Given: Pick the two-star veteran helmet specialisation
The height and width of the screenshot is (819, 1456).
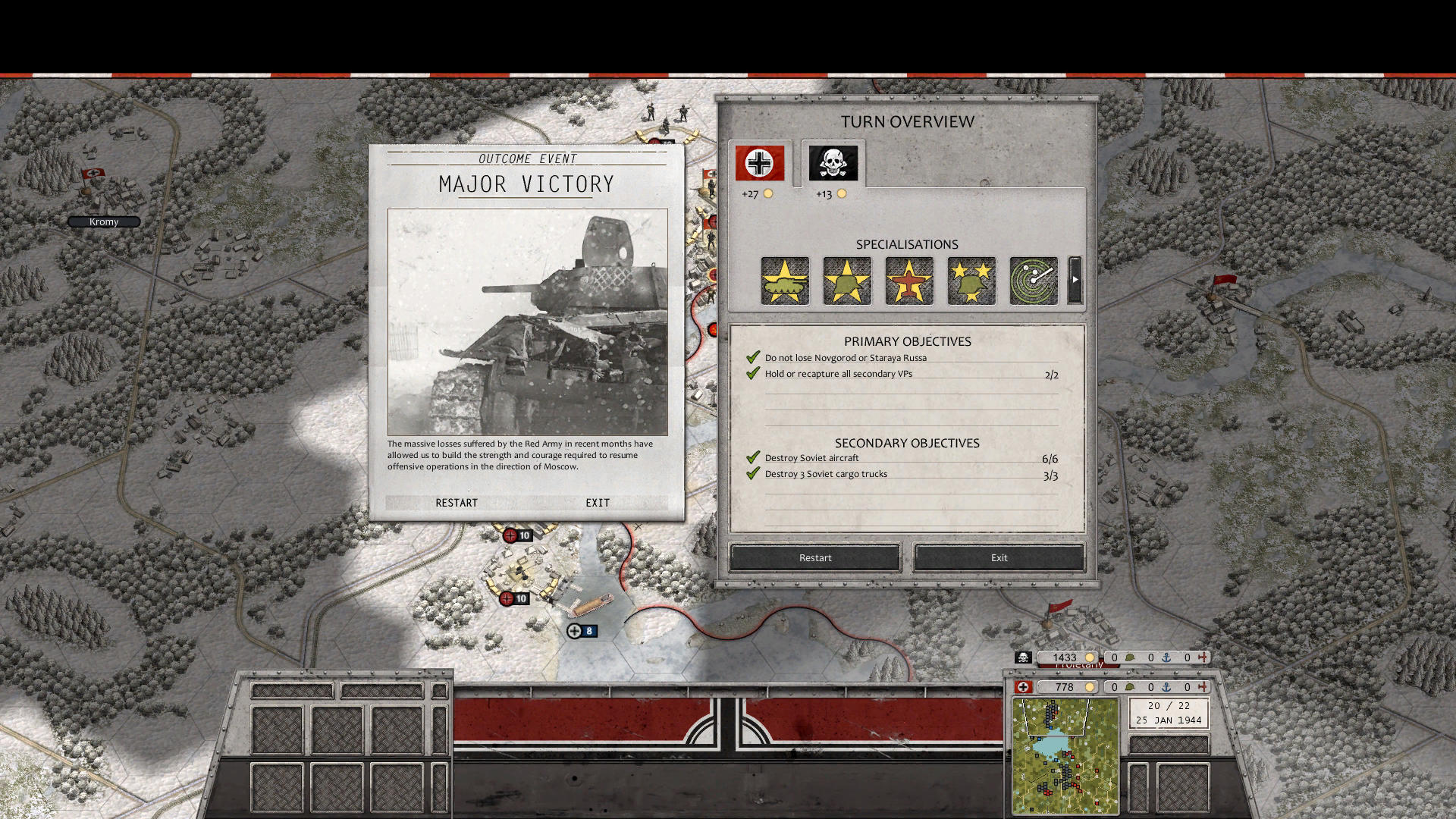Looking at the screenshot, I should coord(971,281).
